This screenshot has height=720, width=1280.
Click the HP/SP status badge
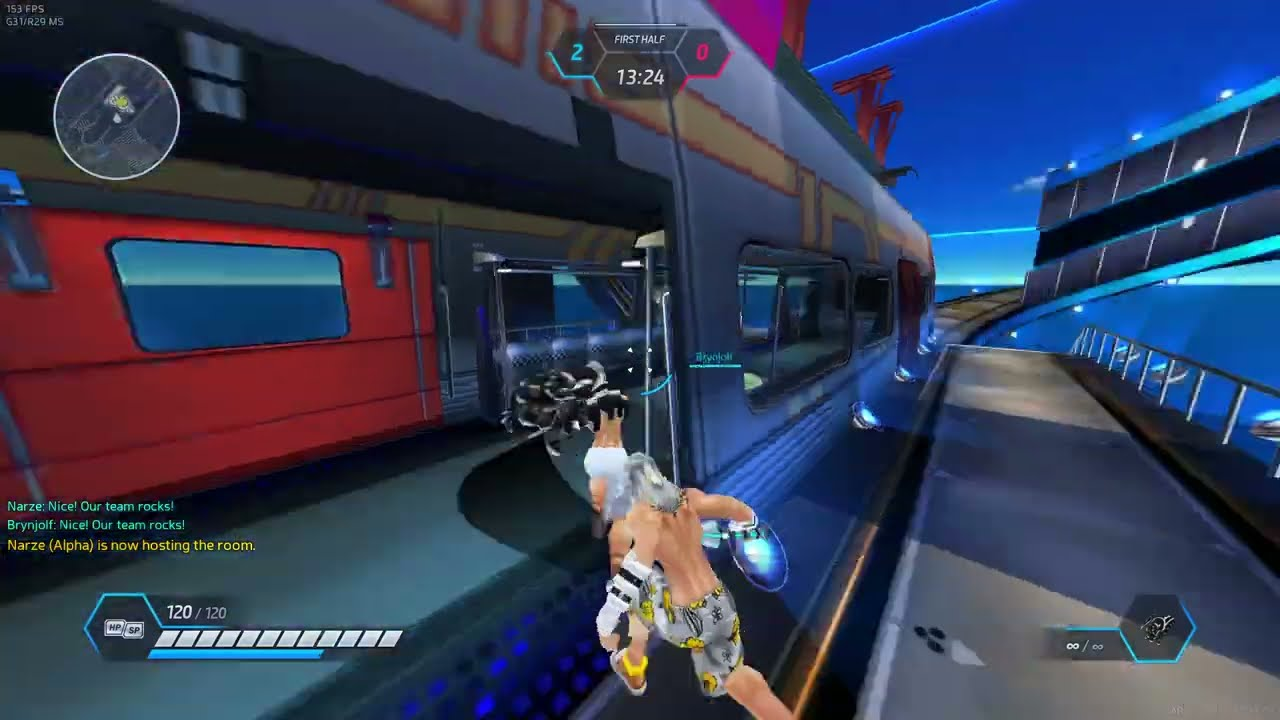pos(124,628)
